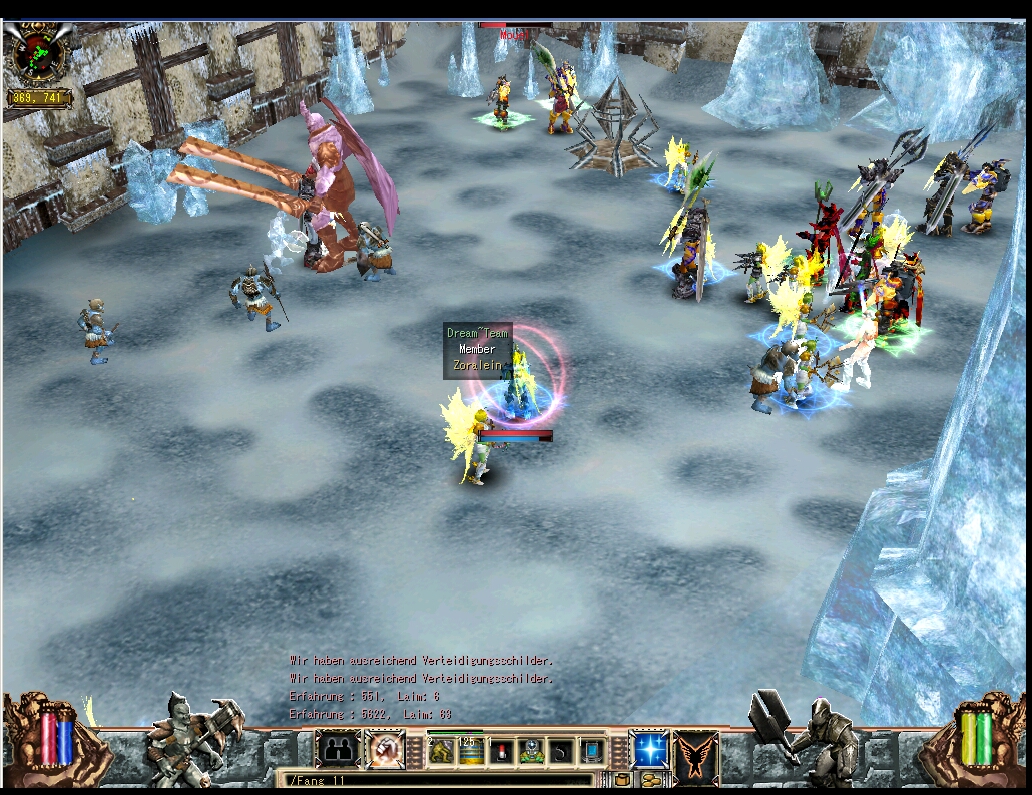Screen dimensions: 1032x795
Task: Activate the curved arrow hotbar slot
Action: click(561, 751)
